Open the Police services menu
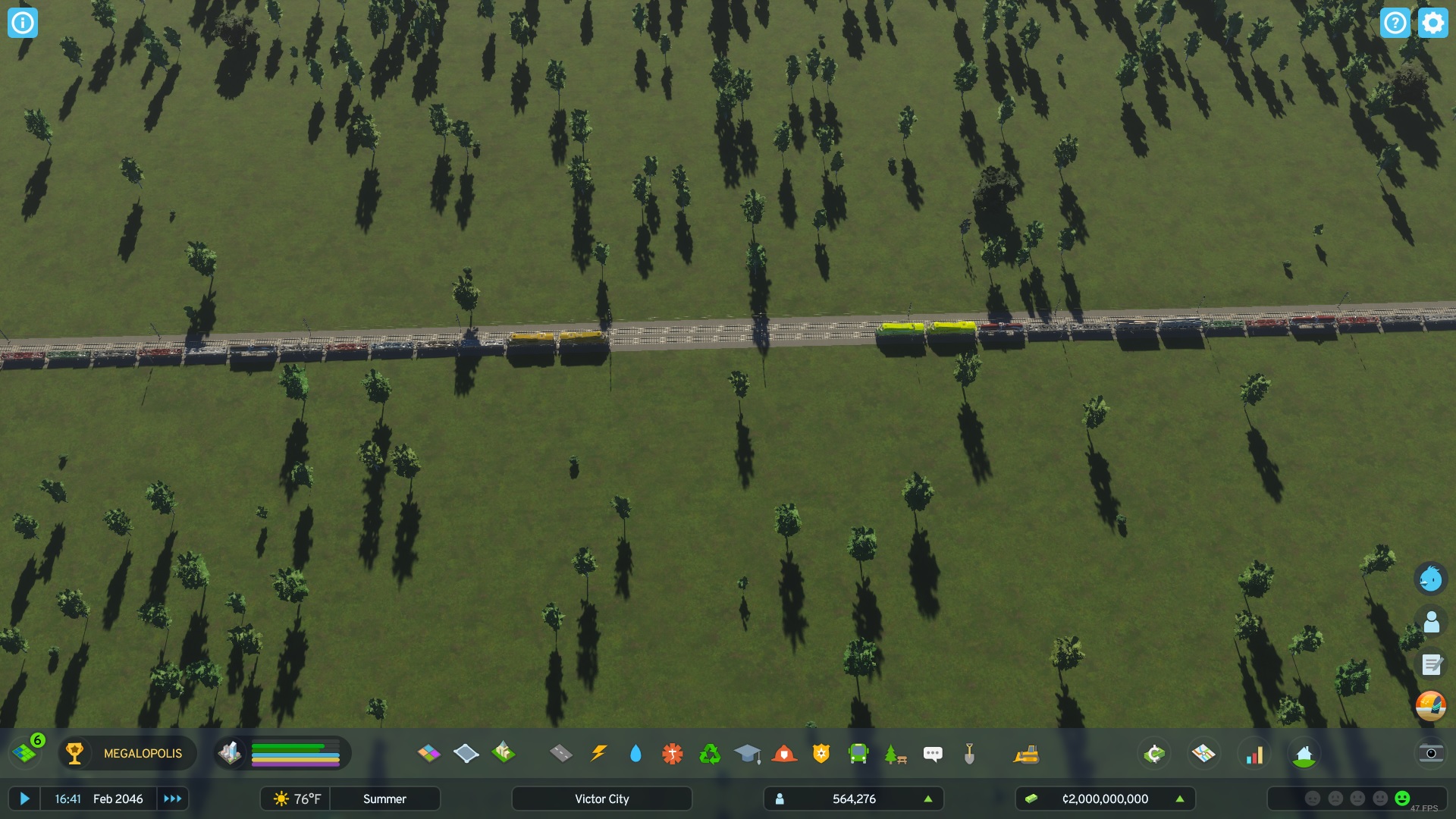The height and width of the screenshot is (819, 1456). click(821, 753)
